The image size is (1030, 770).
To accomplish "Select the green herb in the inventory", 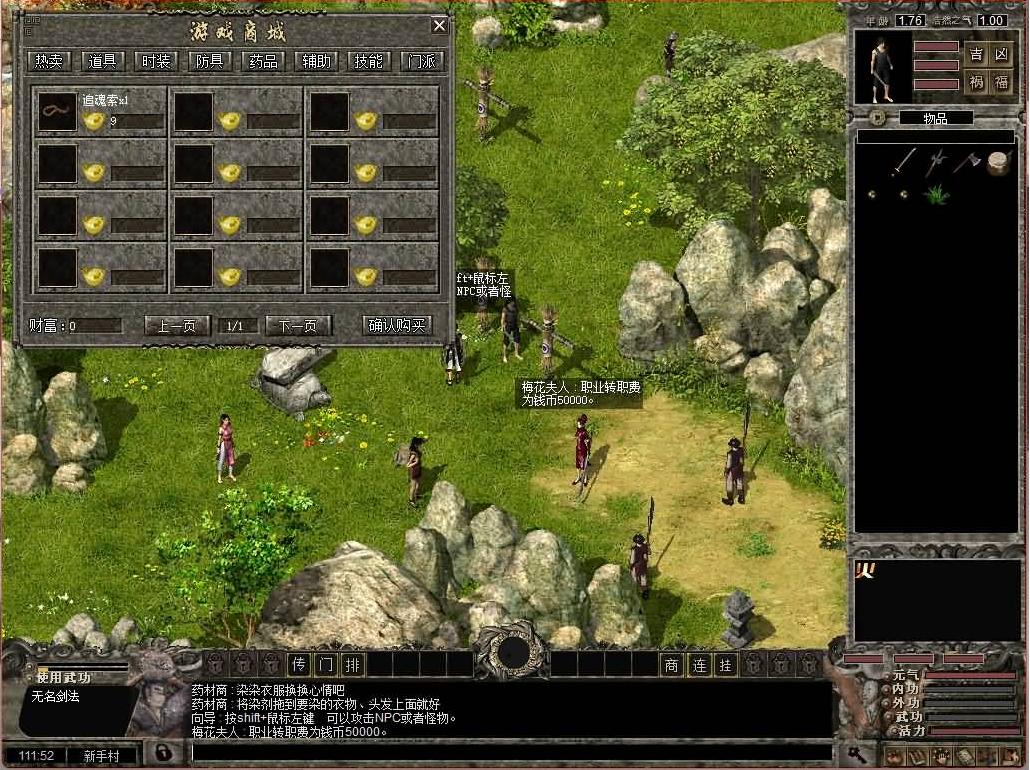I will [937, 194].
